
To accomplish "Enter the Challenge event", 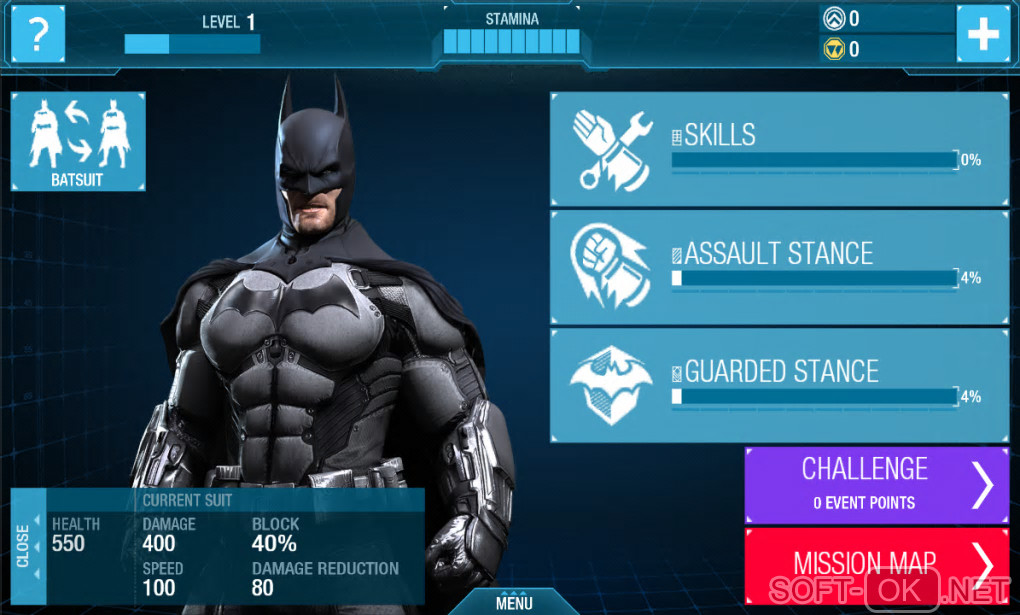I will coord(876,484).
